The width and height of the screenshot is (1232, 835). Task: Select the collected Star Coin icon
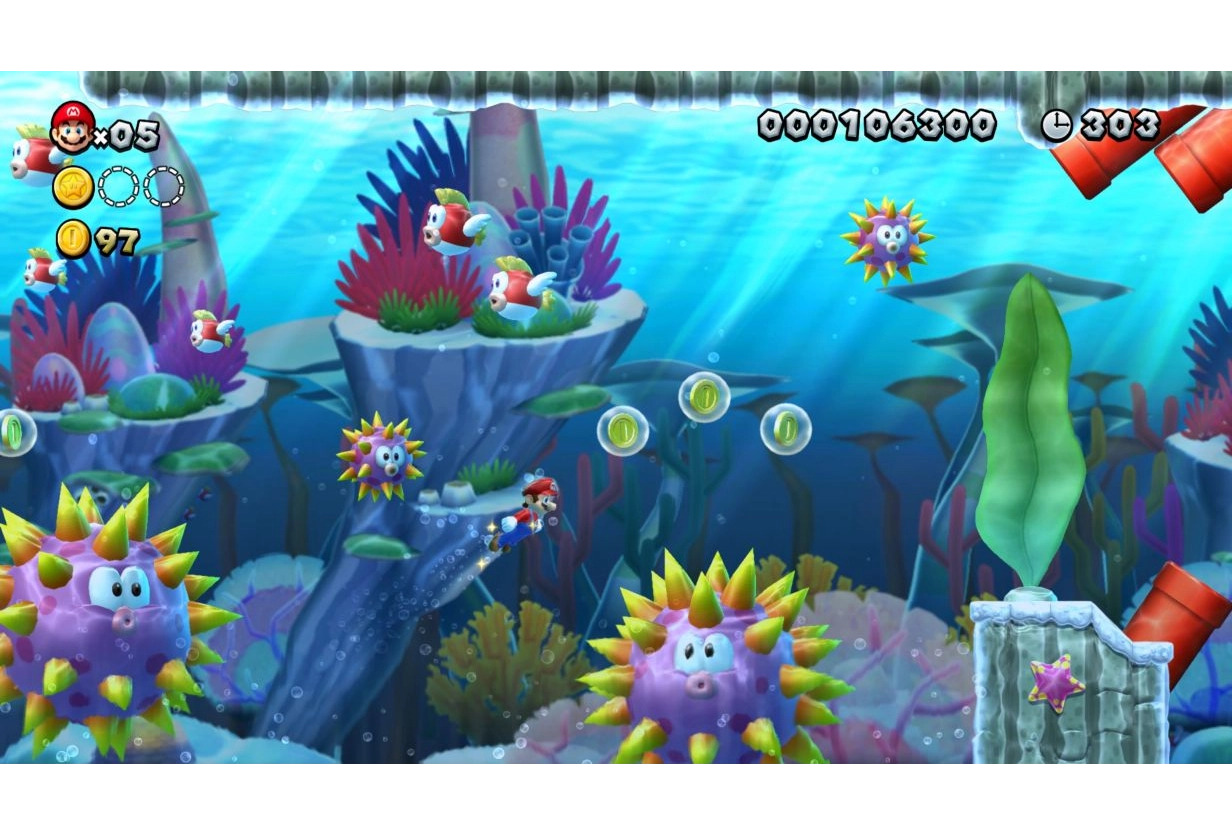(73, 187)
